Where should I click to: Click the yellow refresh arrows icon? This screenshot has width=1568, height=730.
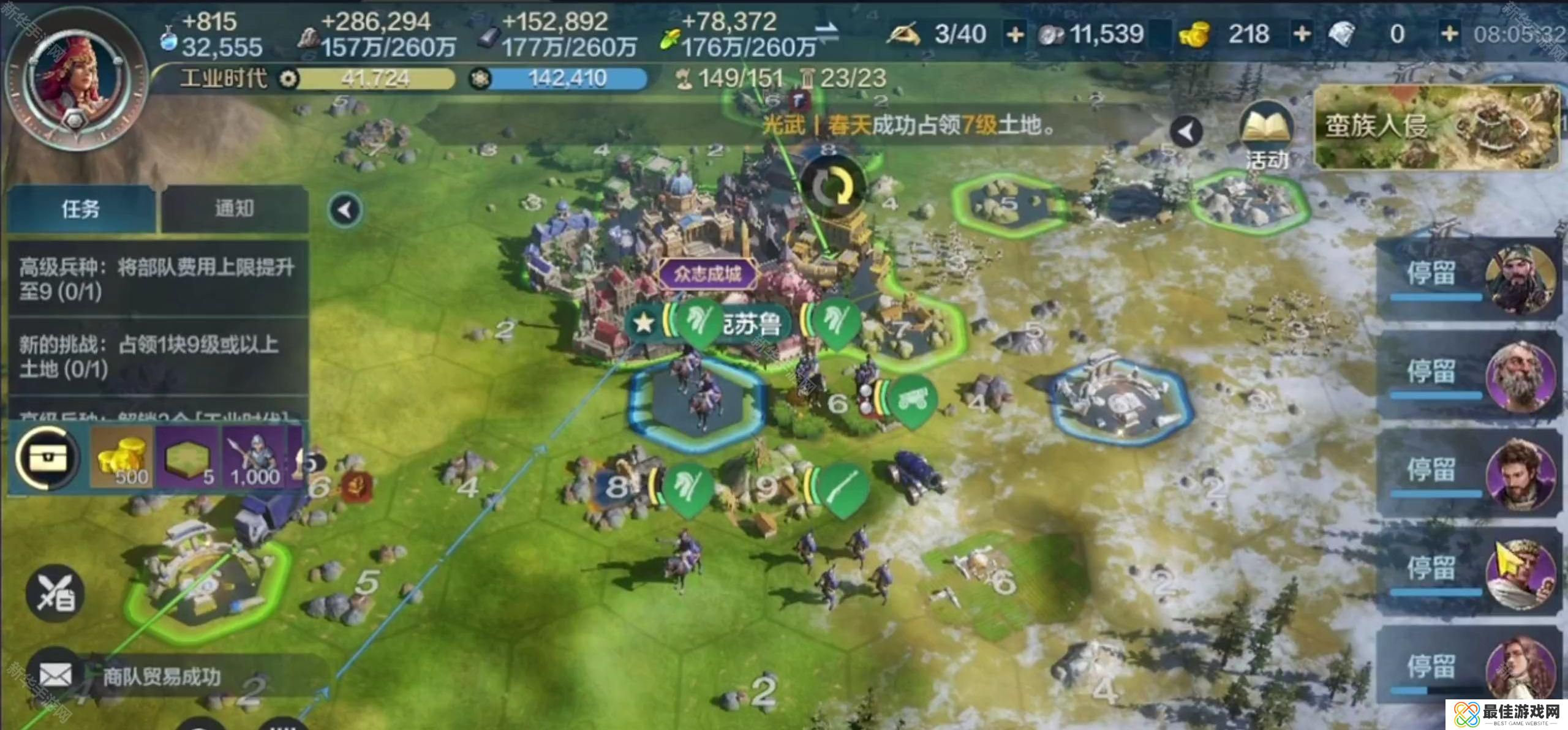832,187
